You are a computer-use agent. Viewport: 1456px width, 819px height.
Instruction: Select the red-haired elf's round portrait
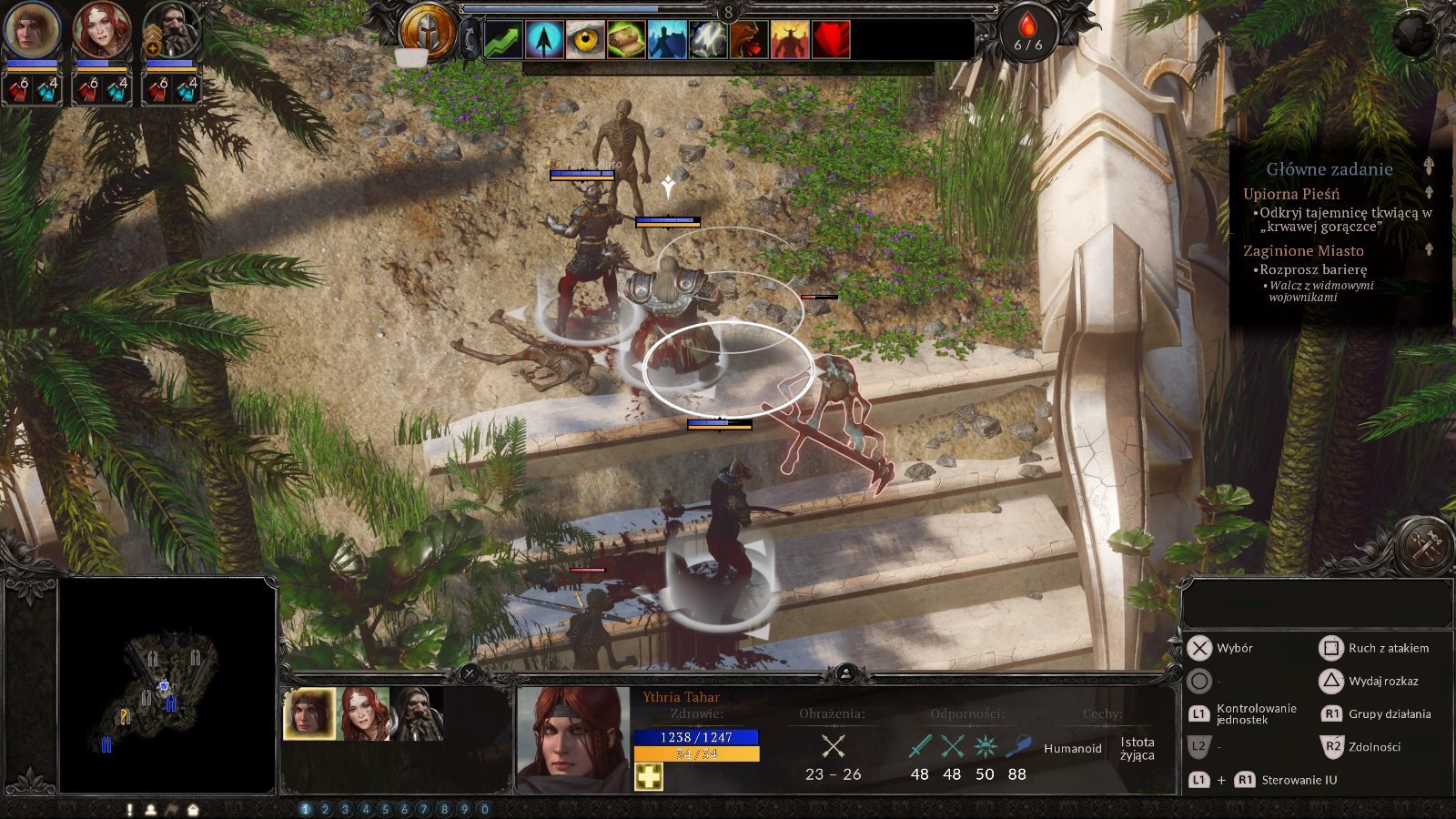click(101, 31)
